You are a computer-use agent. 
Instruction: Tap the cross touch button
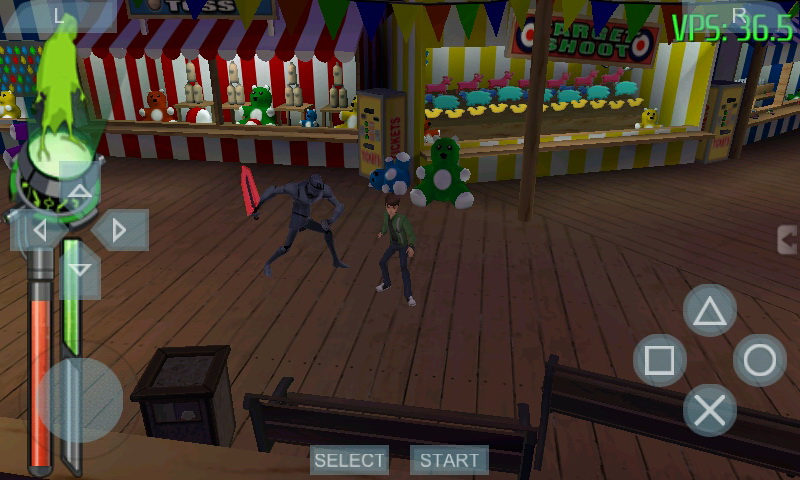point(710,410)
